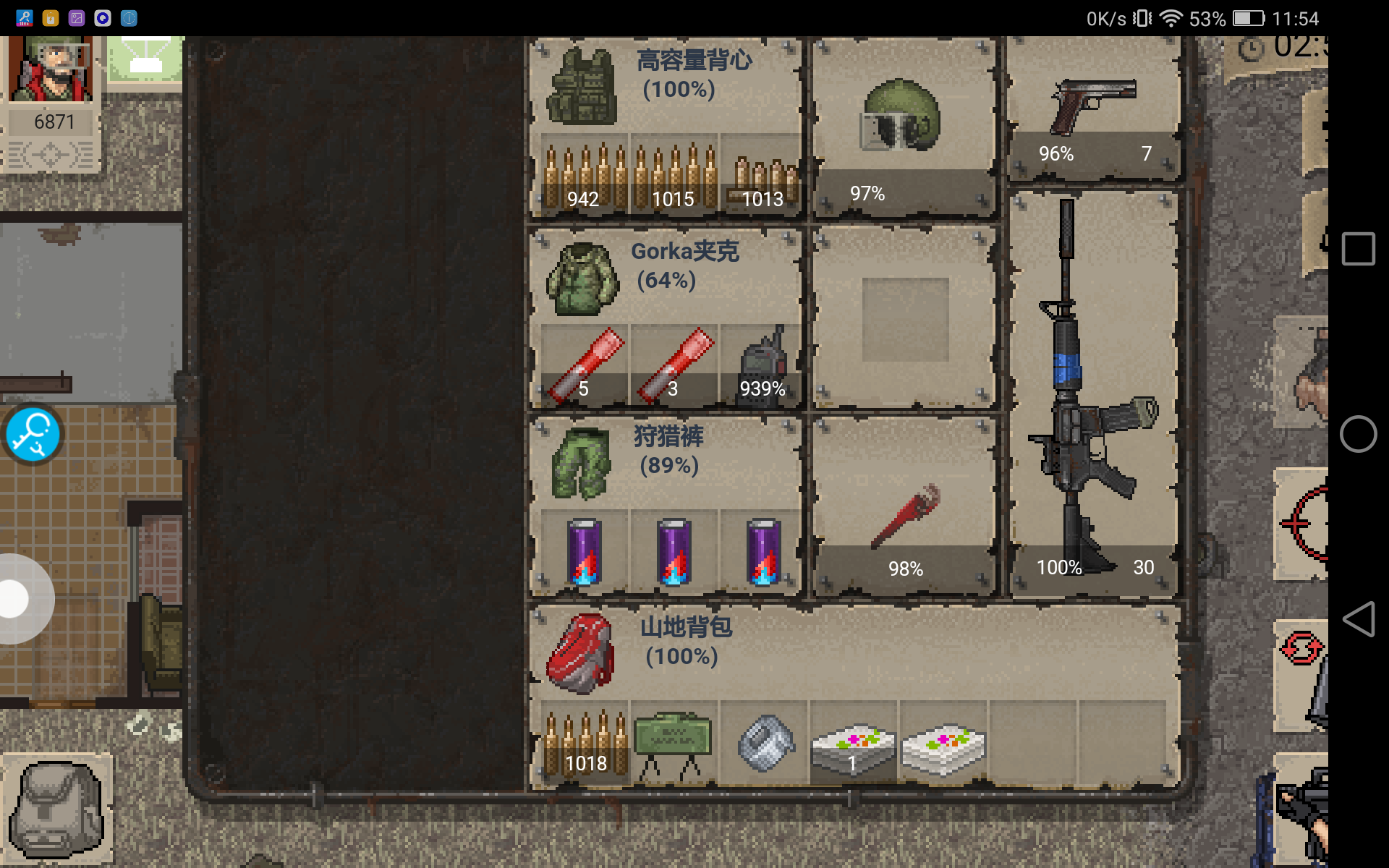
Task: Select the hunting pants slot
Action: [x=583, y=464]
